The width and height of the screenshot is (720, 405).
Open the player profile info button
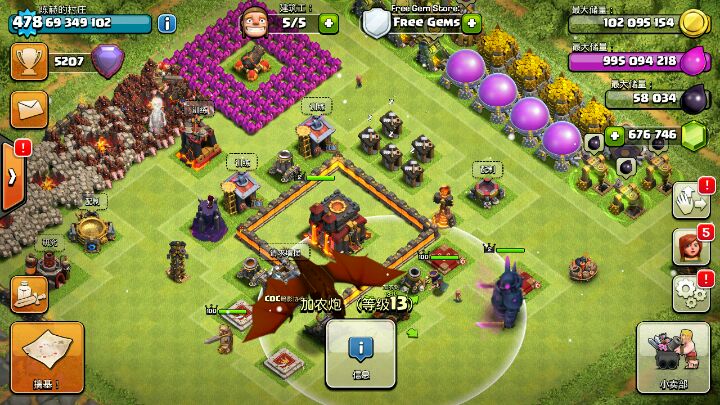(x=167, y=22)
